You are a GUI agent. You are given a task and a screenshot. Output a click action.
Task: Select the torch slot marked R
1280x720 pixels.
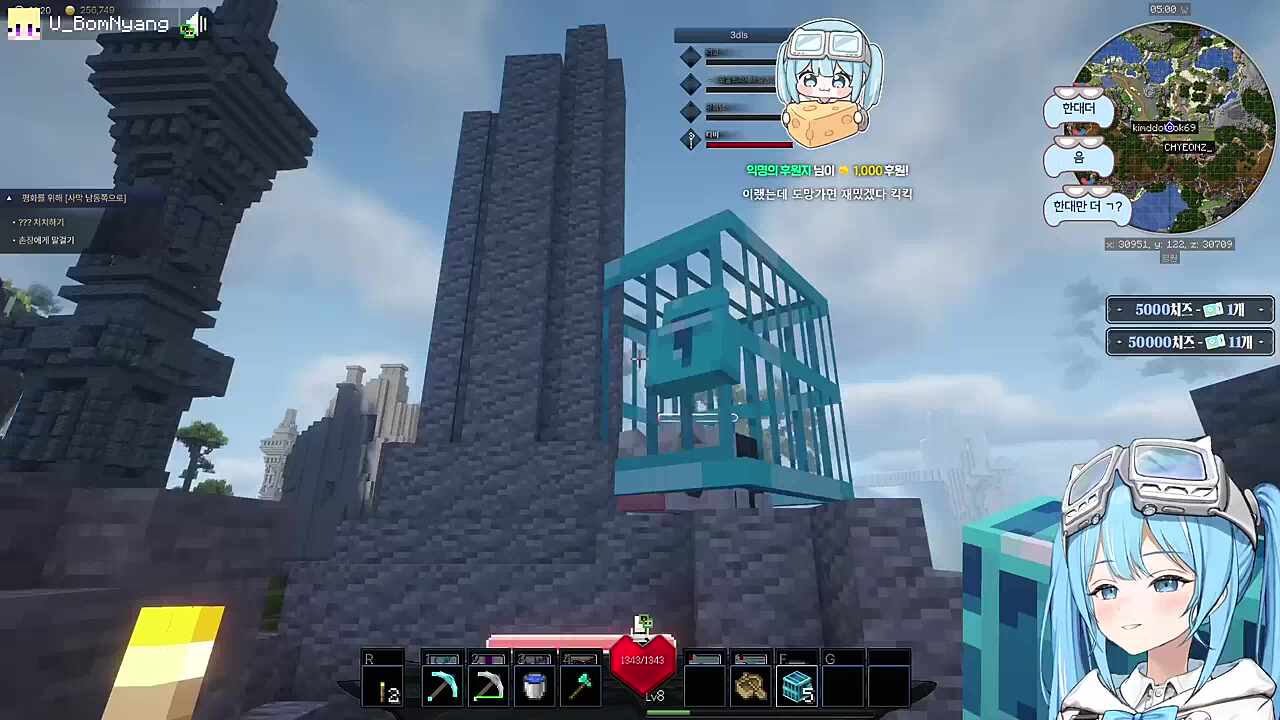point(384,686)
